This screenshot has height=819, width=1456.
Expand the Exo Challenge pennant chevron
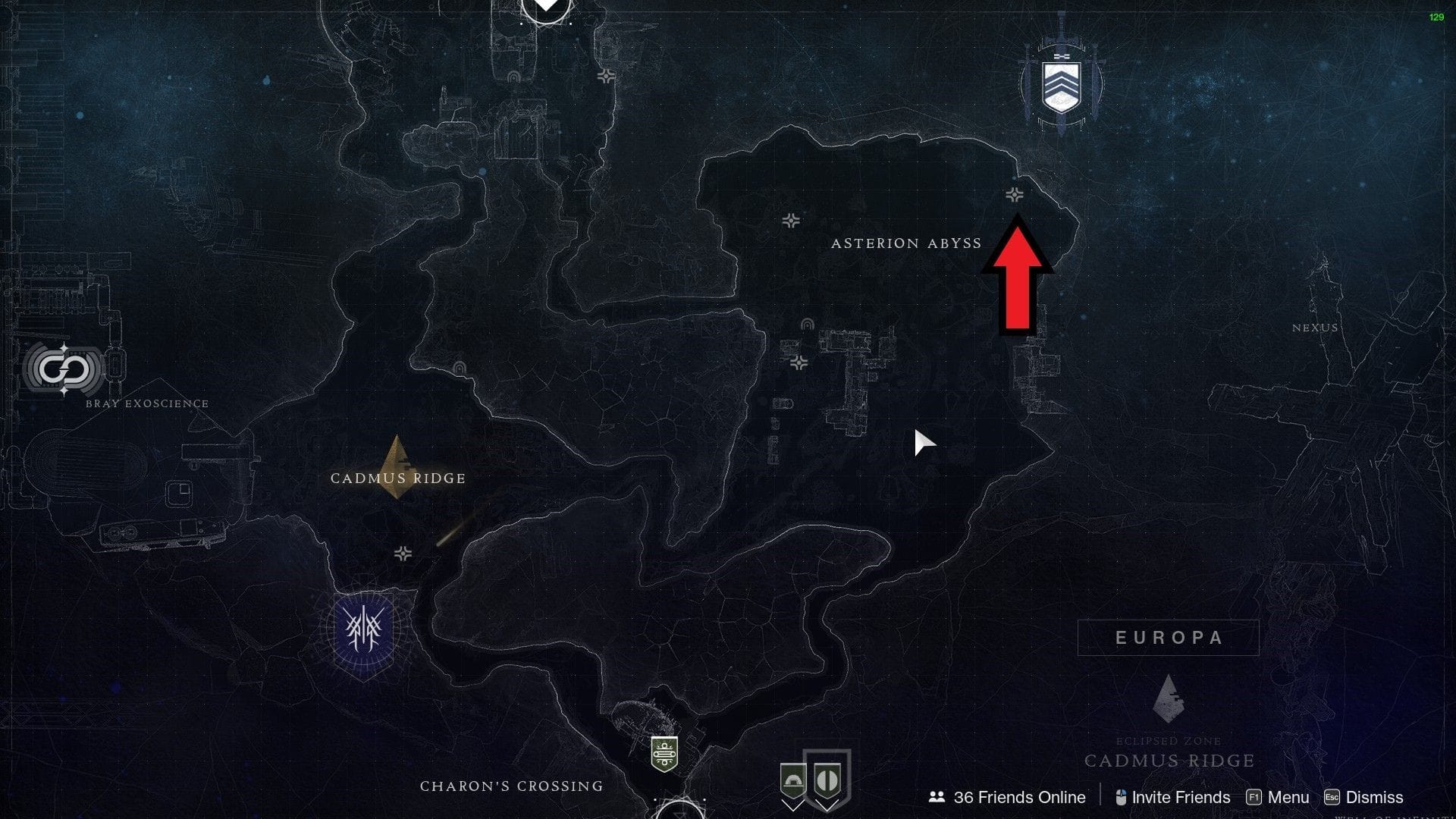[793, 808]
